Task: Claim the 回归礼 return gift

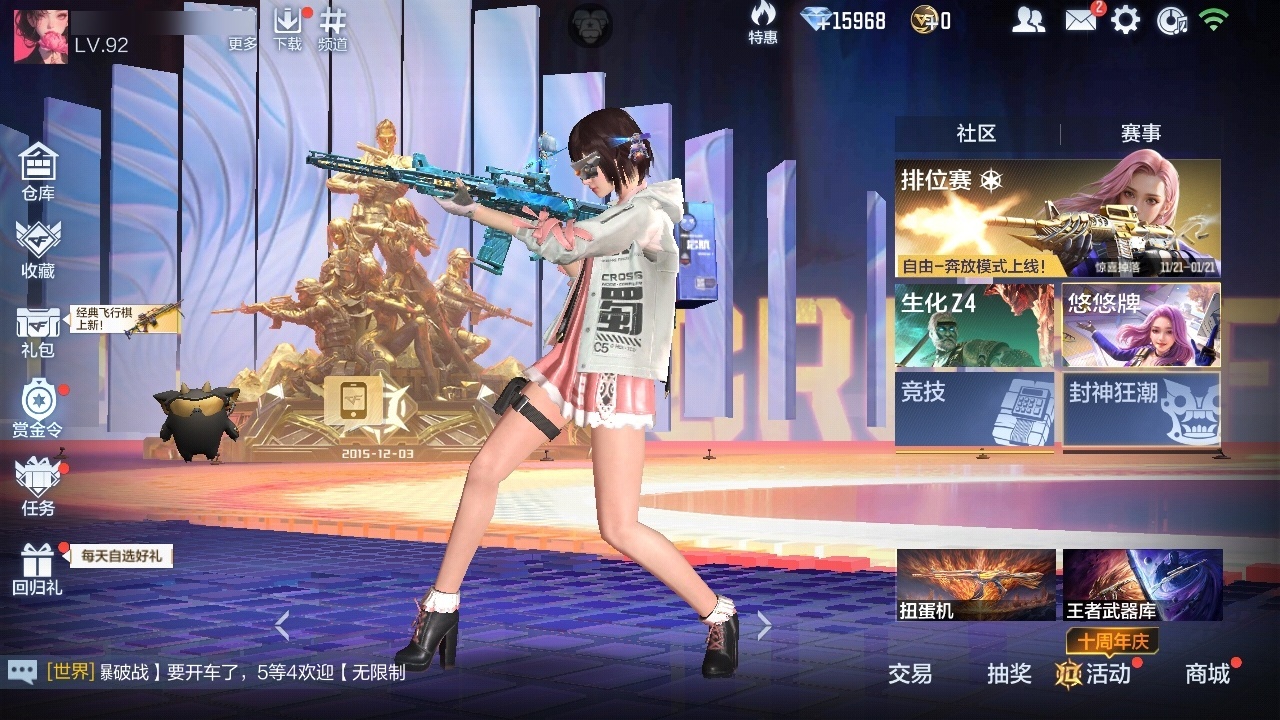Action: [37, 568]
